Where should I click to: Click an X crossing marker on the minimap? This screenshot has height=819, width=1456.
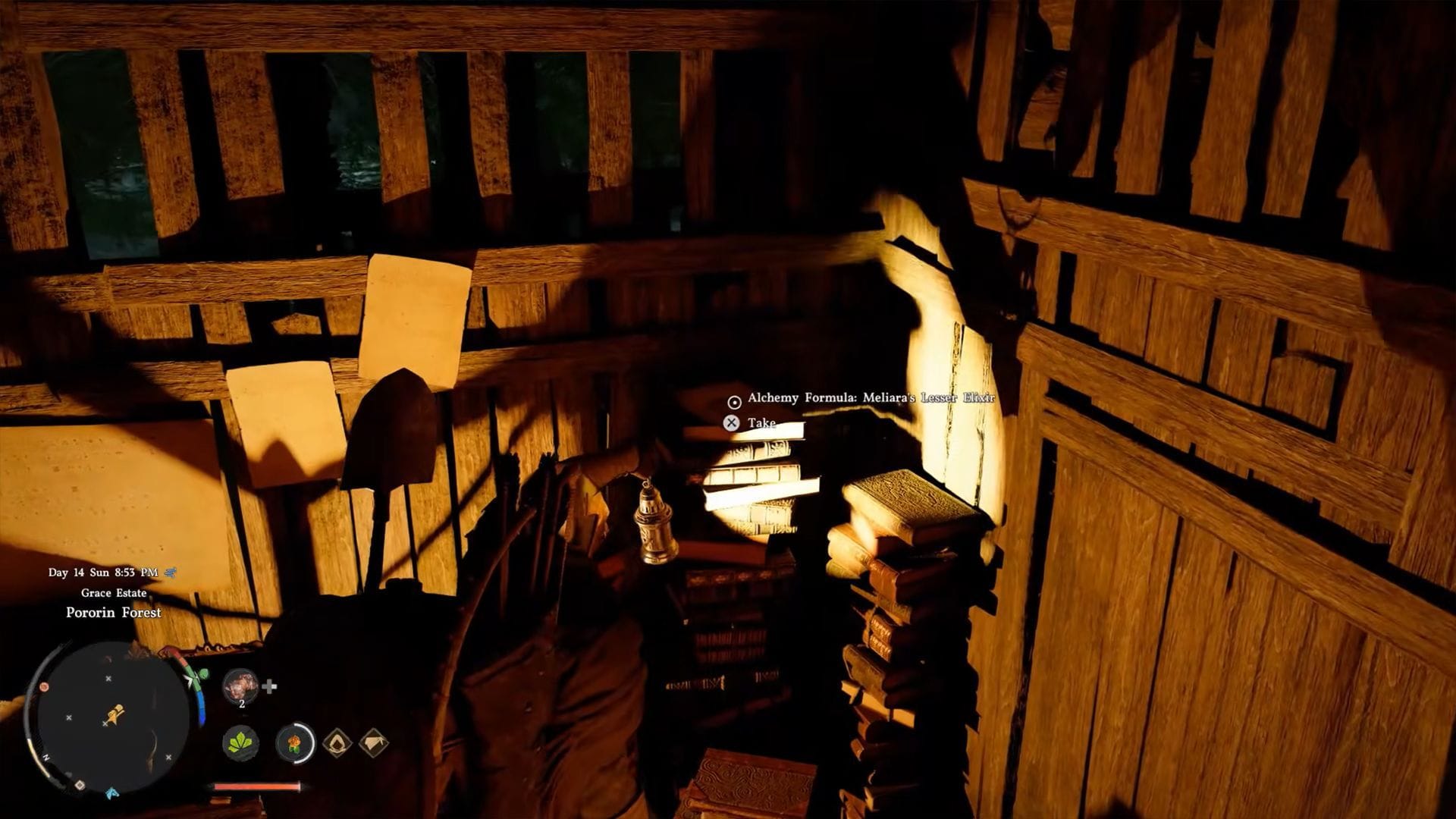point(108,677)
